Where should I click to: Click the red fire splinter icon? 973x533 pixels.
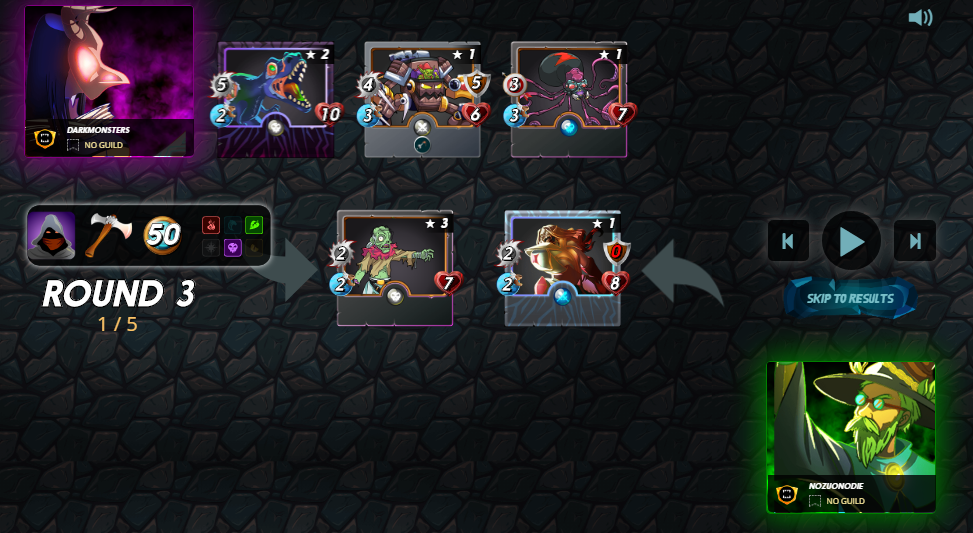click(x=211, y=225)
